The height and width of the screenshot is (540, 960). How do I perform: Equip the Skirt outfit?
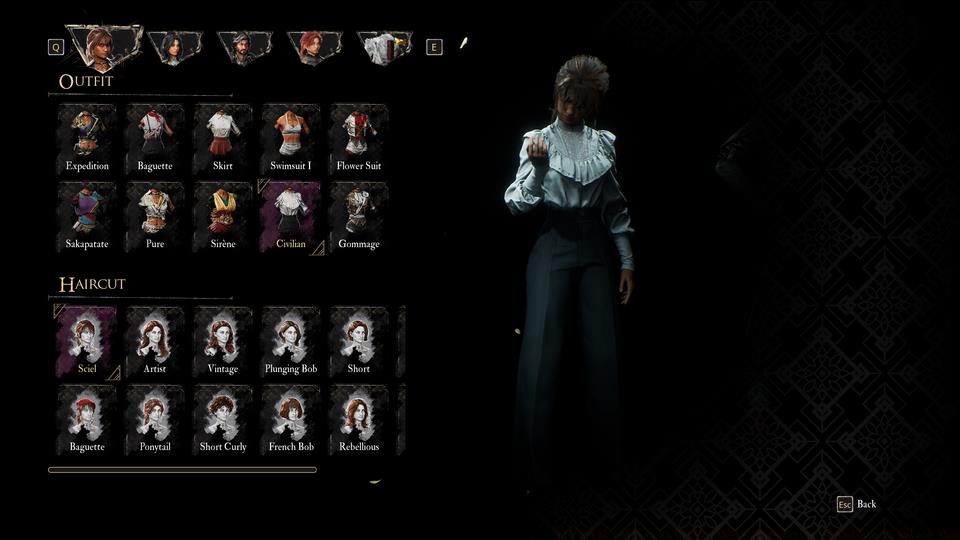pyautogui.click(x=223, y=138)
